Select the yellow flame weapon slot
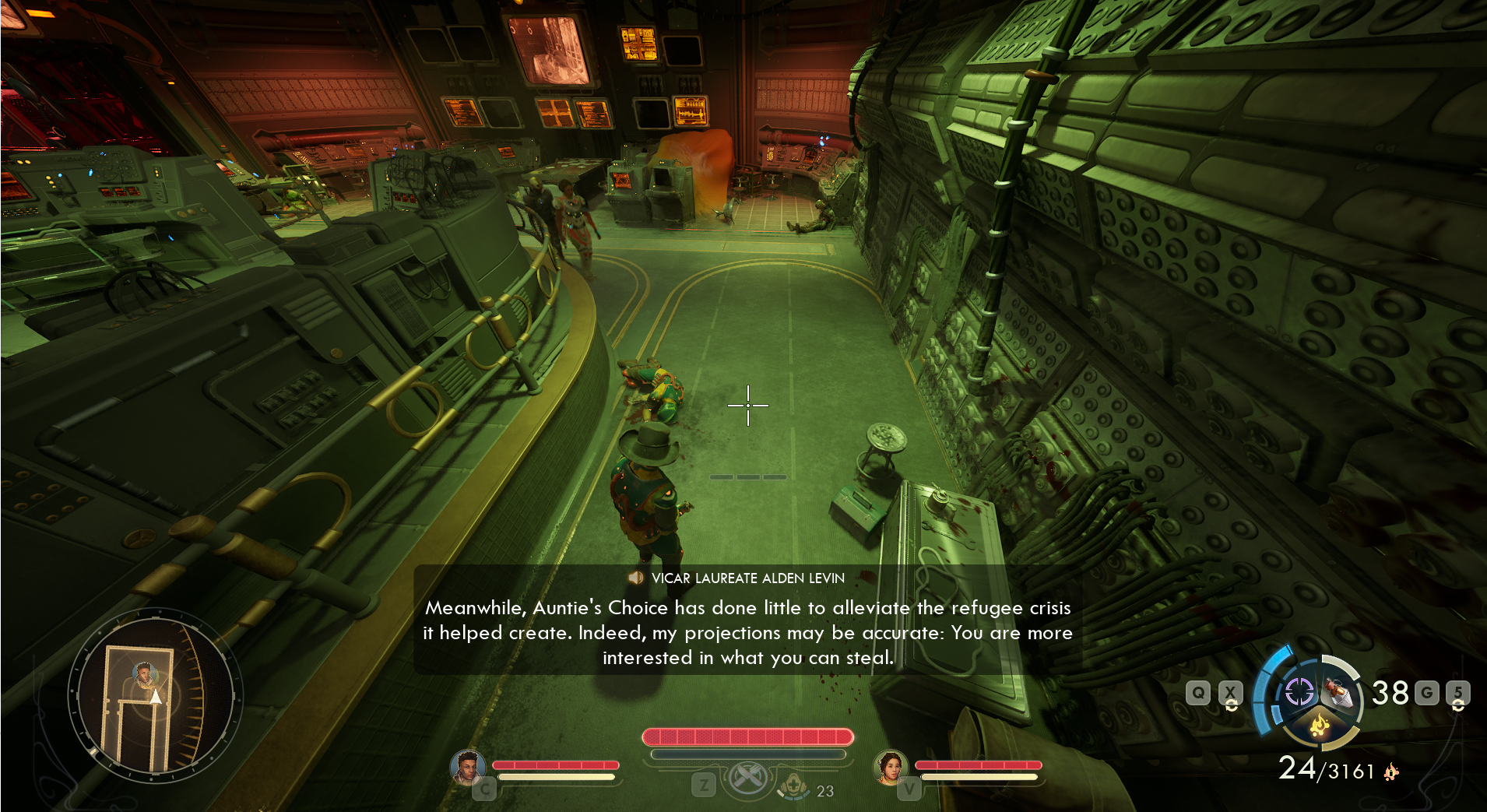This screenshot has width=1487, height=812. pyautogui.click(x=1319, y=726)
